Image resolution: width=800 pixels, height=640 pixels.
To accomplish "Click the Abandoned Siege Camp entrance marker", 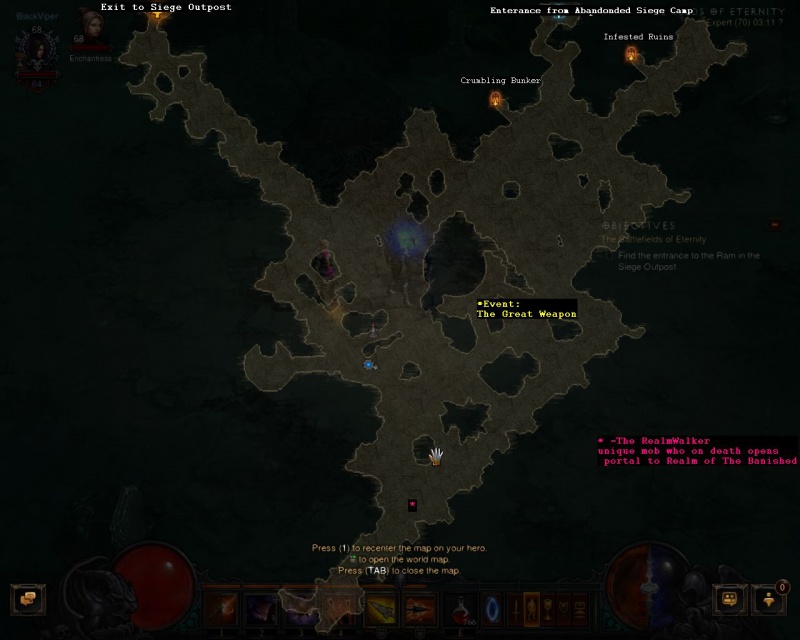I will tap(560, 15).
